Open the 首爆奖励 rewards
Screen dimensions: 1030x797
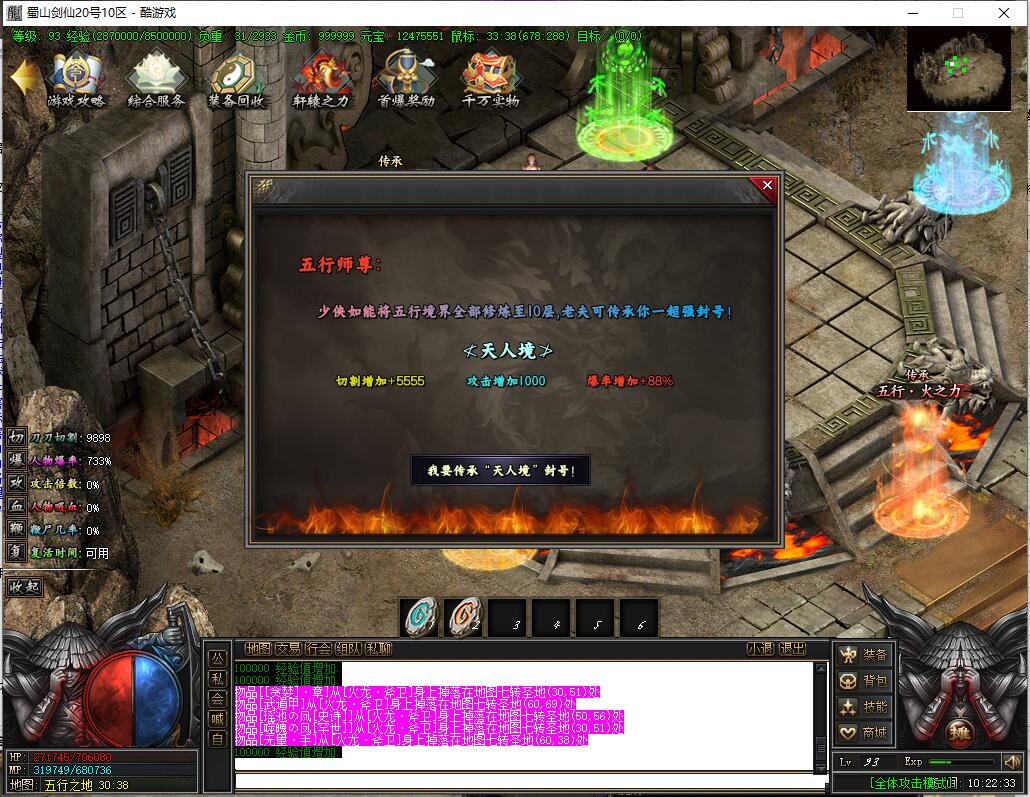(405, 80)
